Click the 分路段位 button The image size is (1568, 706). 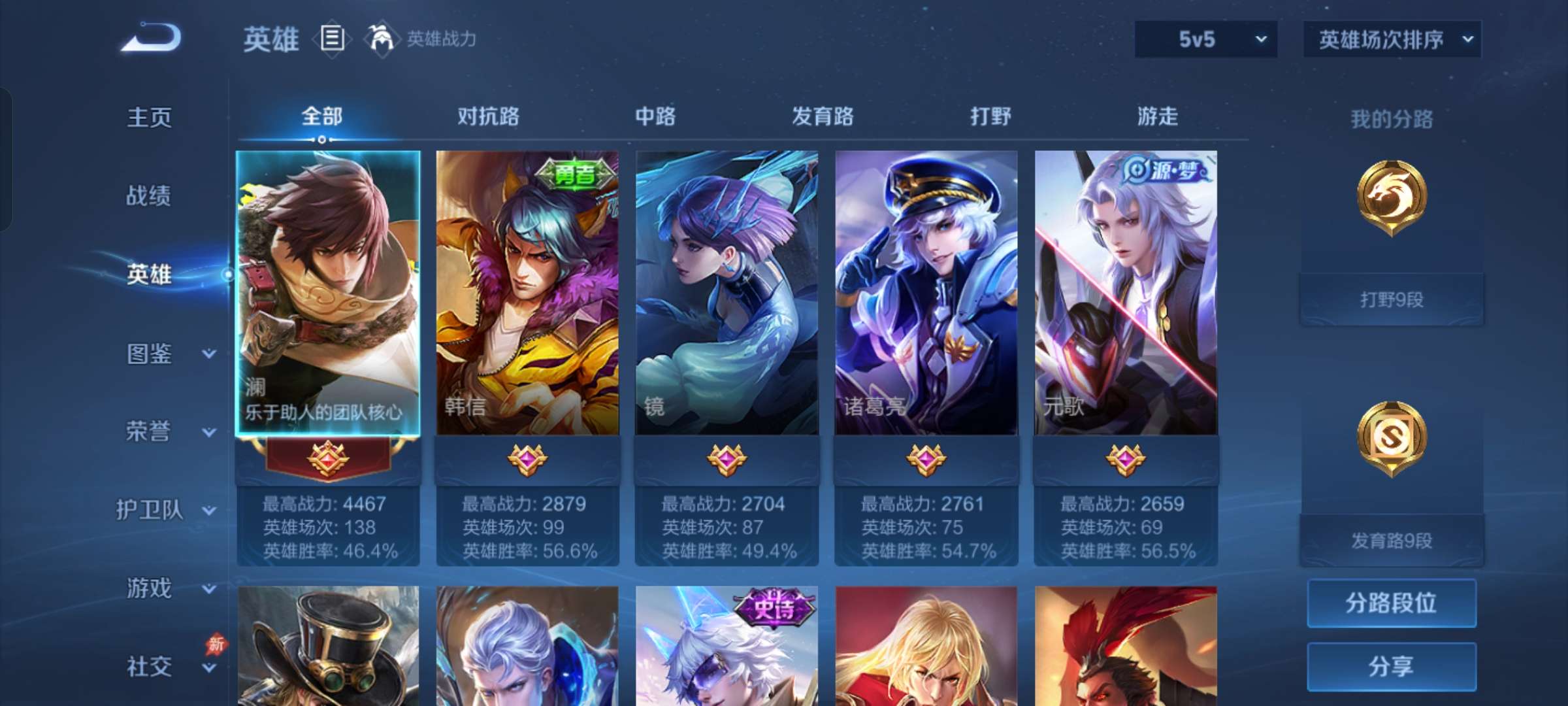[x=1391, y=603]
